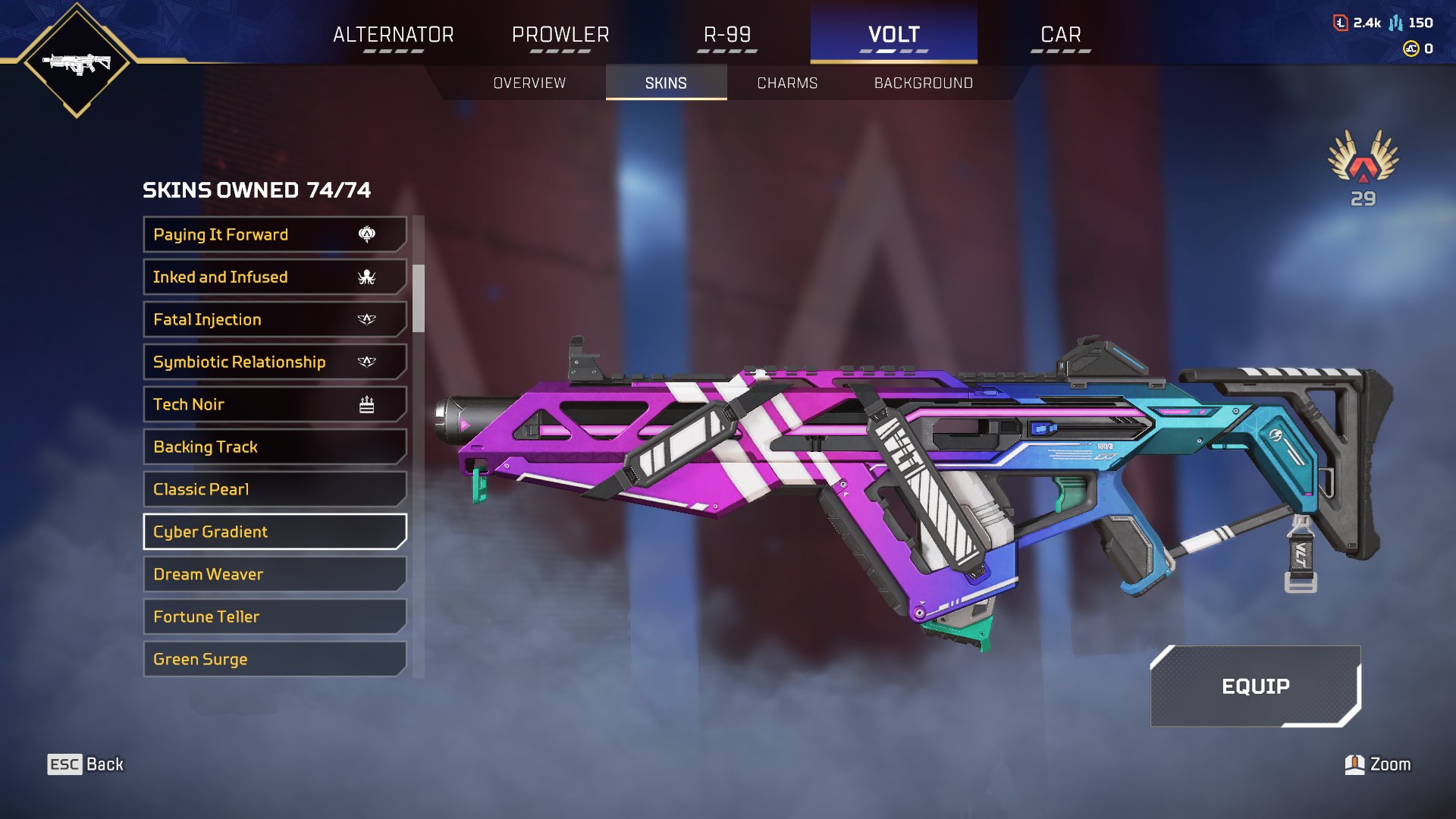Choose the Tech Noir skin
Image resolution: width=1456 pixels, height=819 pixels.
275,404
